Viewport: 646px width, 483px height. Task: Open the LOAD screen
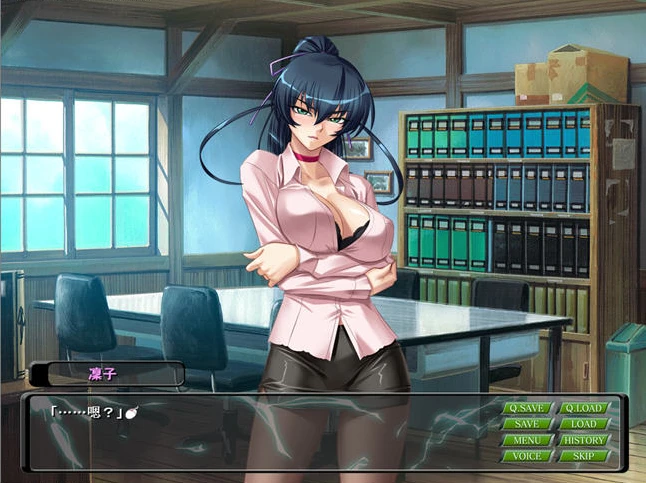(x=583, y=424)
